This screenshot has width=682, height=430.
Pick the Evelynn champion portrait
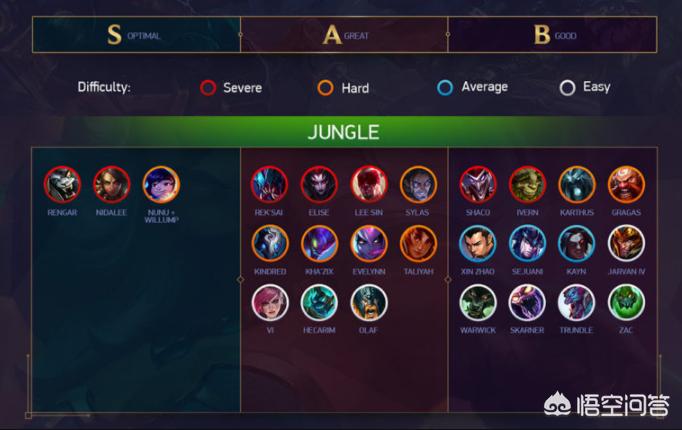pyautogui.click(x=369, y=243)
